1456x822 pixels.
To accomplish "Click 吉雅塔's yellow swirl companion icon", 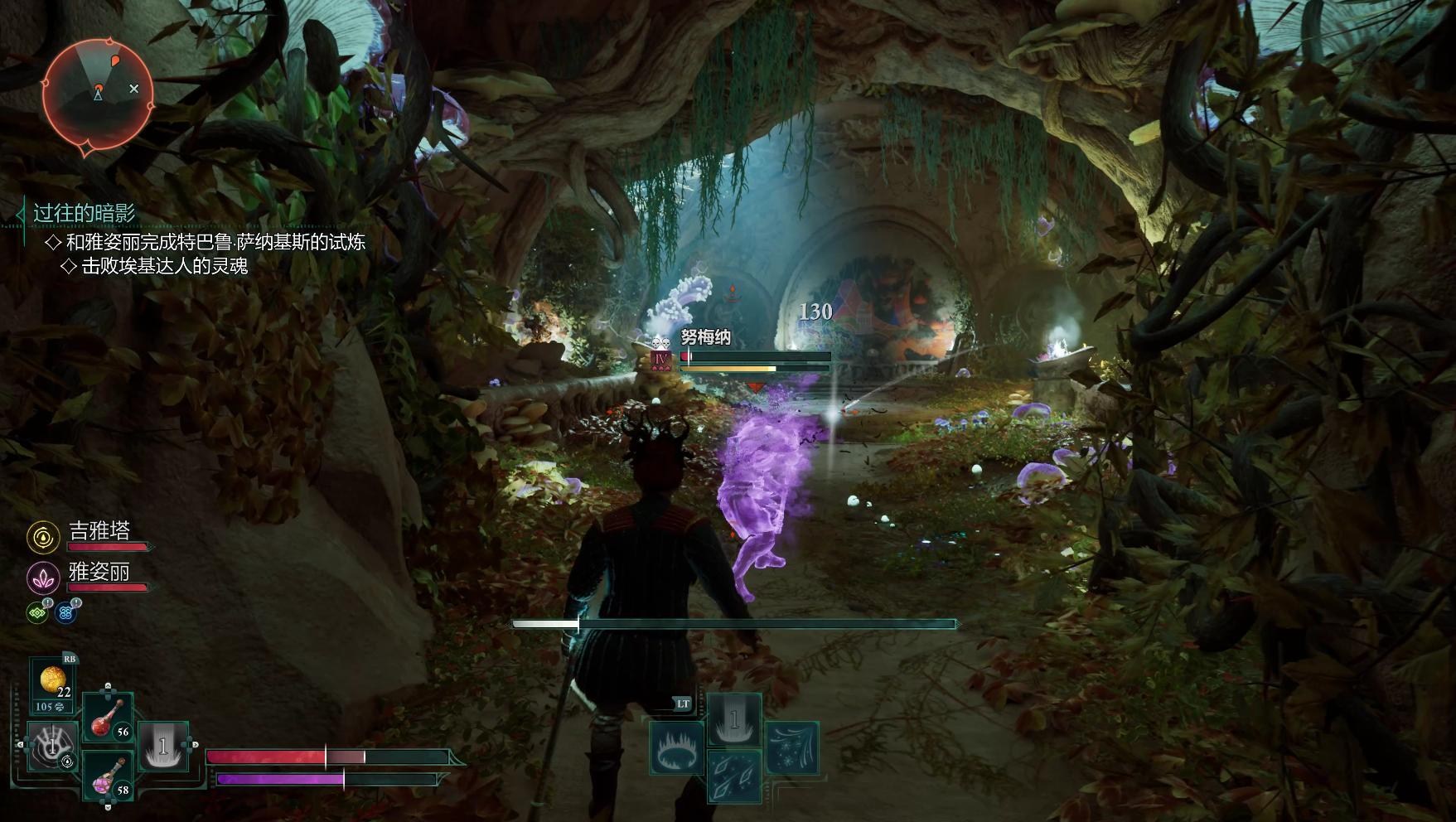I will point(42,537).
